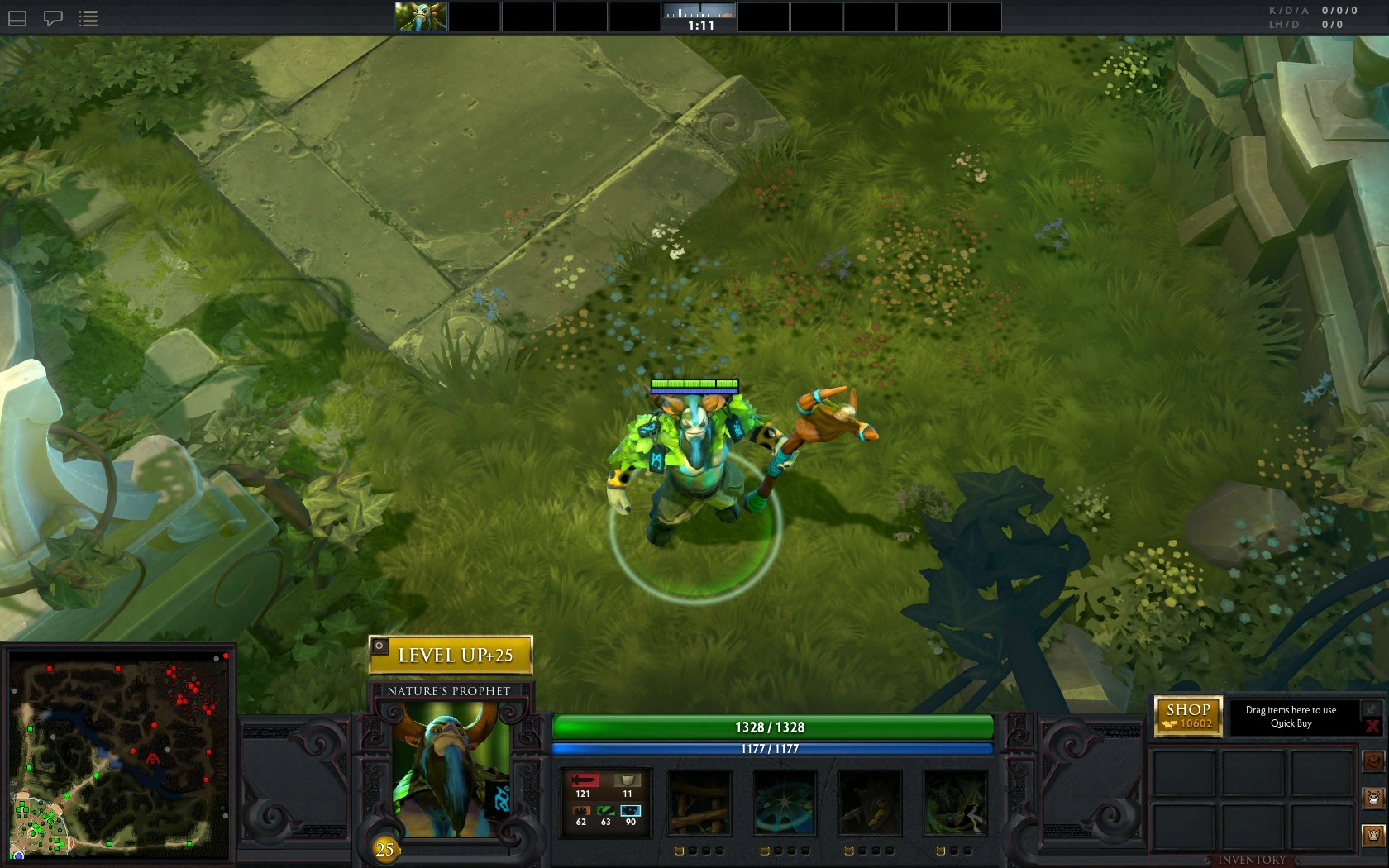Screen dimensions: 1389x868
Task: Click the brown satchel icon above the courier
Action: point(1373,761)
